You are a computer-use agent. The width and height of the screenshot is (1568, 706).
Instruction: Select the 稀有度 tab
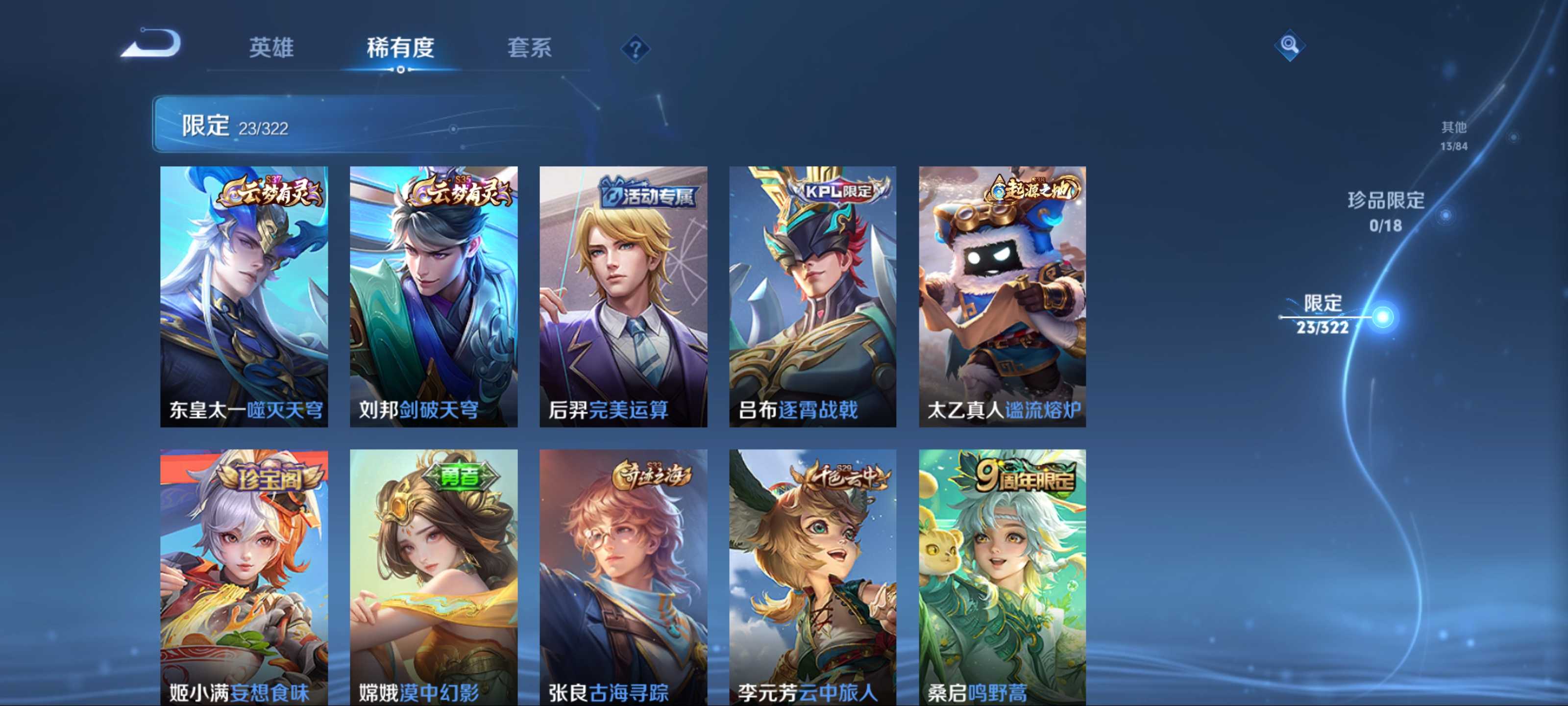400,48
